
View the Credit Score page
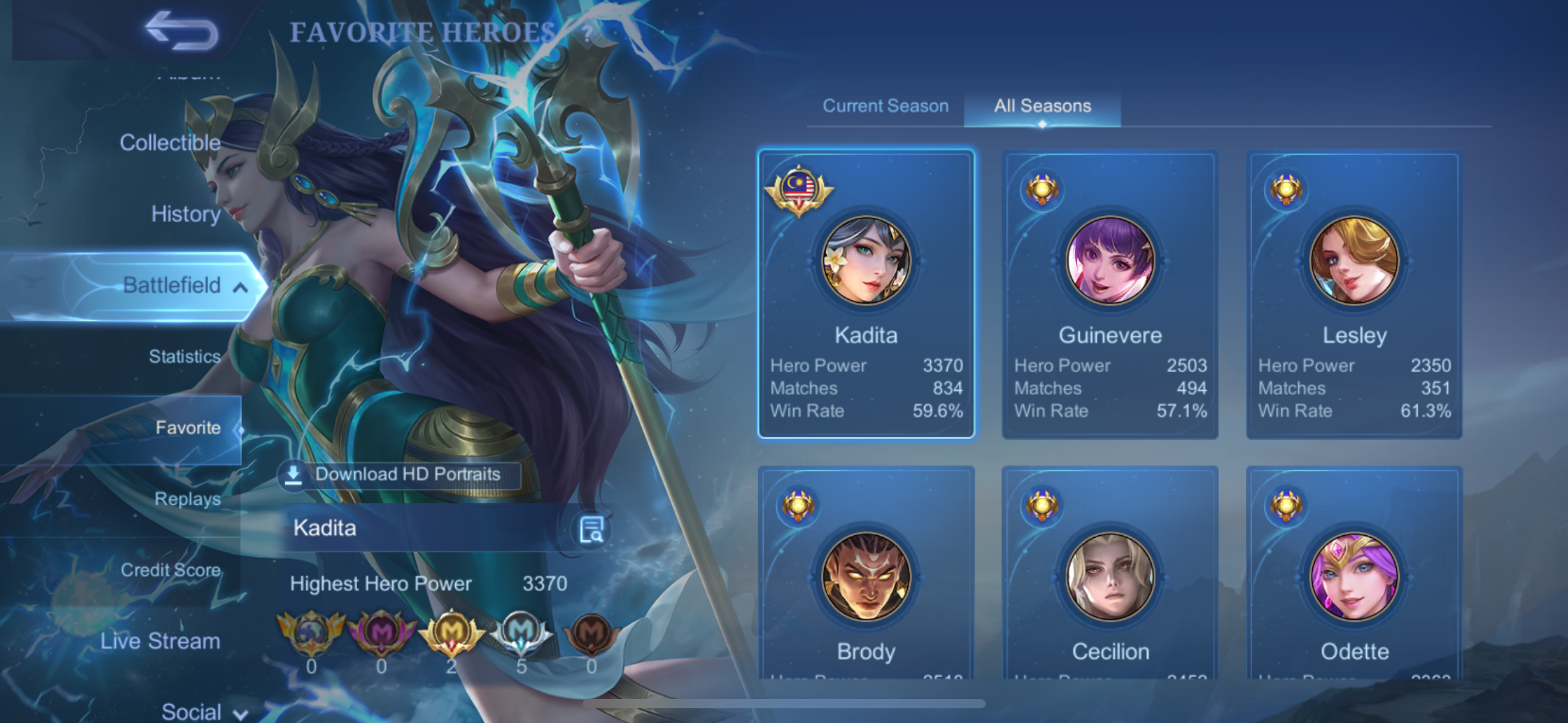point(171,570)
